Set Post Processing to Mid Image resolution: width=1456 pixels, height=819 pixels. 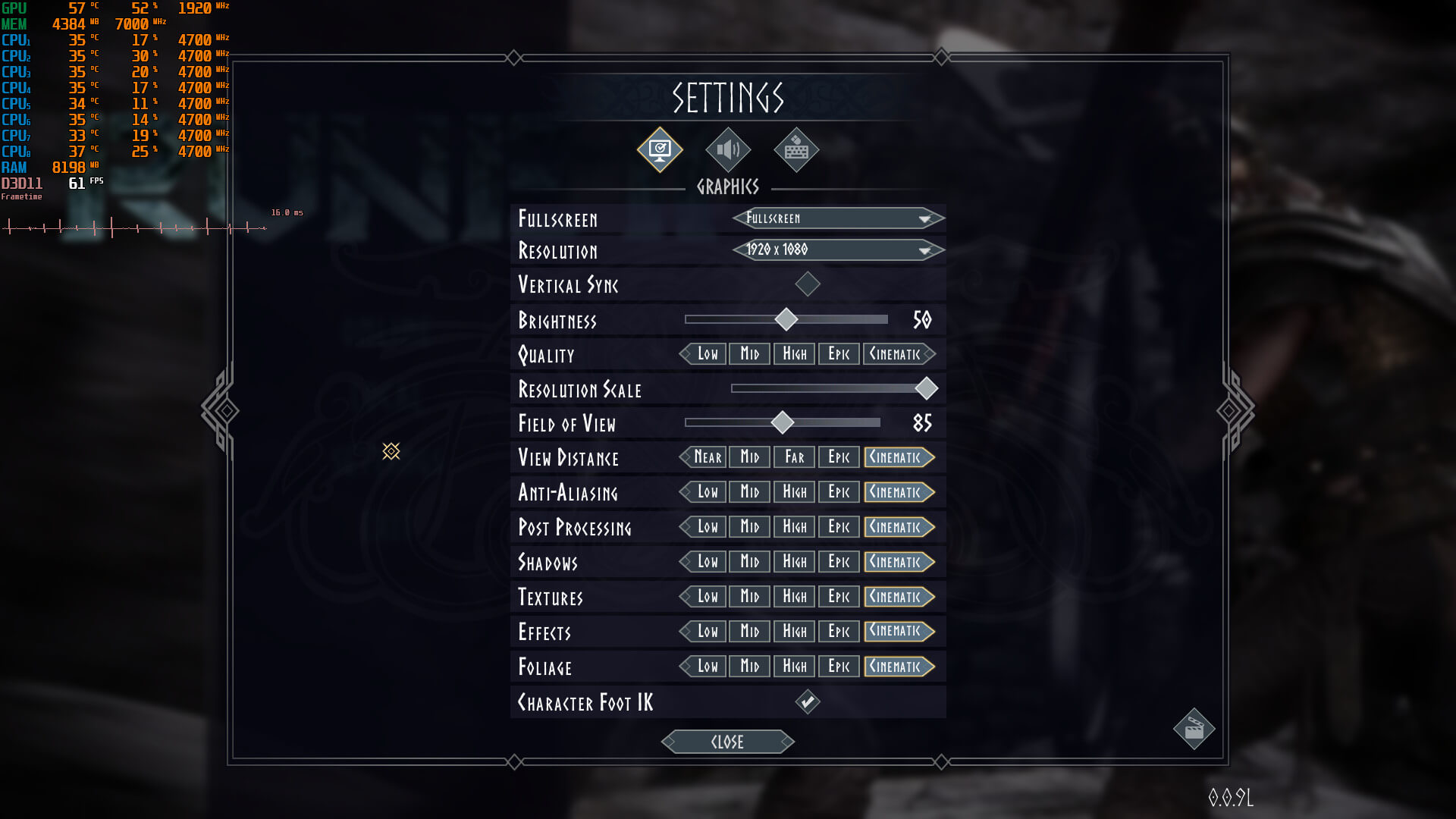[750, 527]
